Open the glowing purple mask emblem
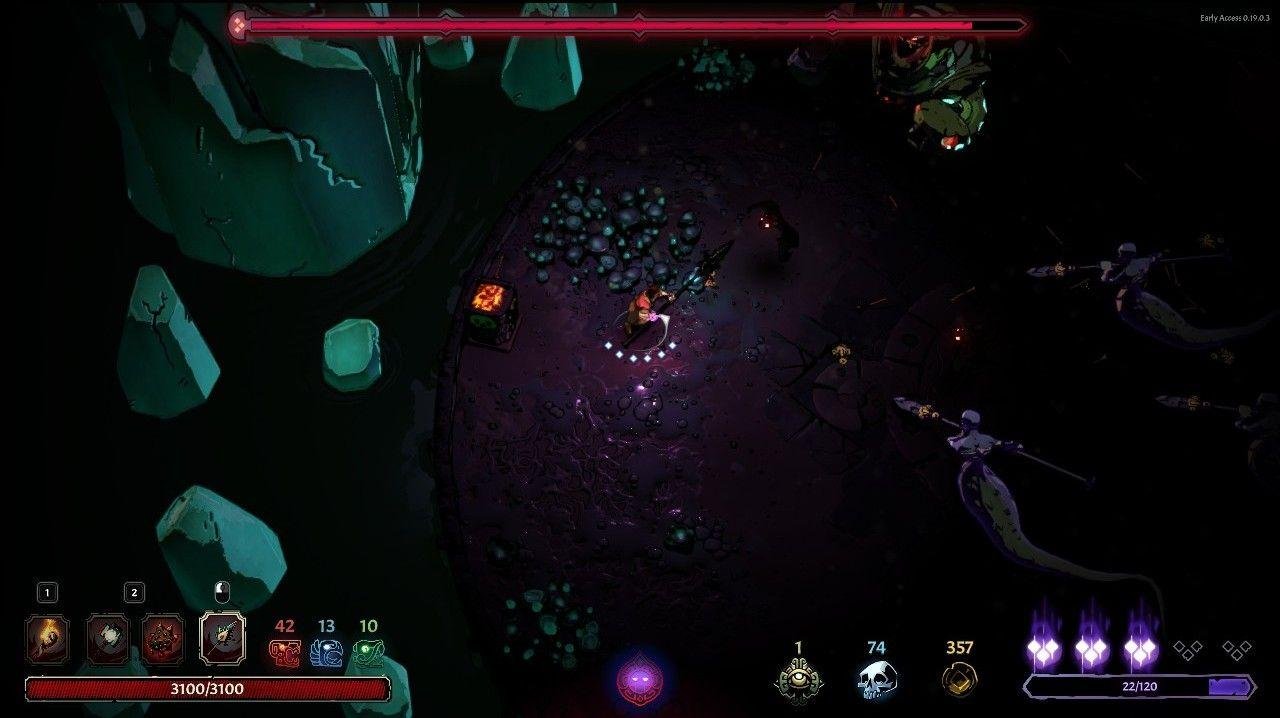This screenshot has height=718, width=1280. coord(640,682)
